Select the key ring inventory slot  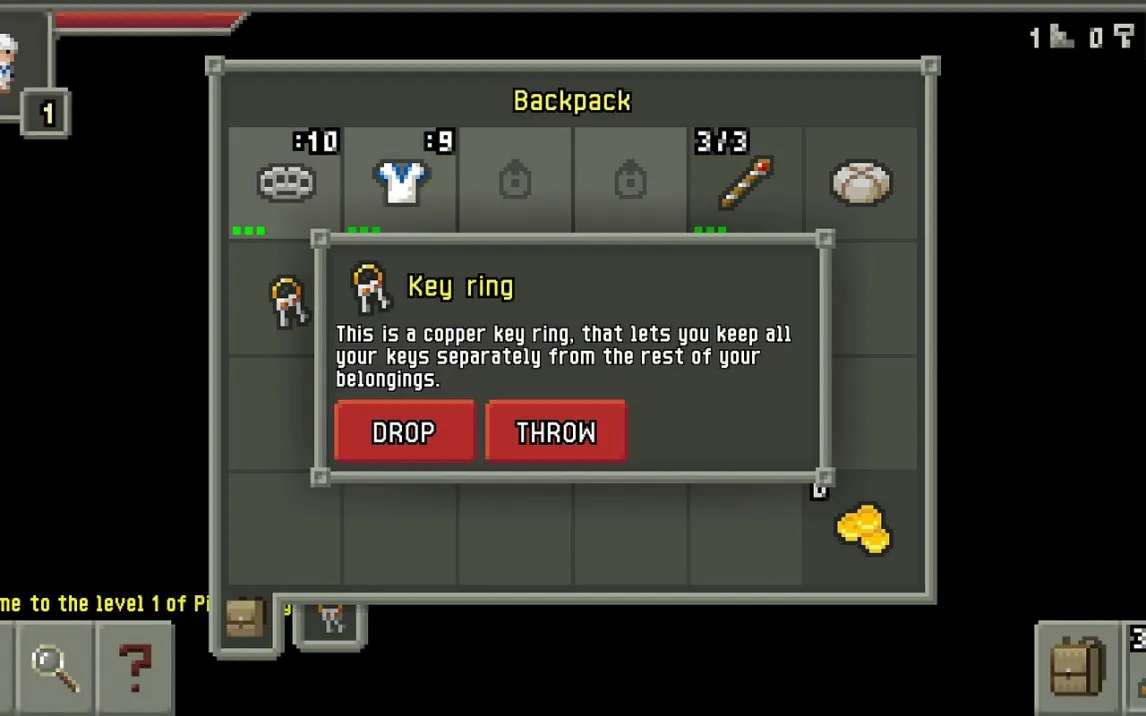pos(287,300)
